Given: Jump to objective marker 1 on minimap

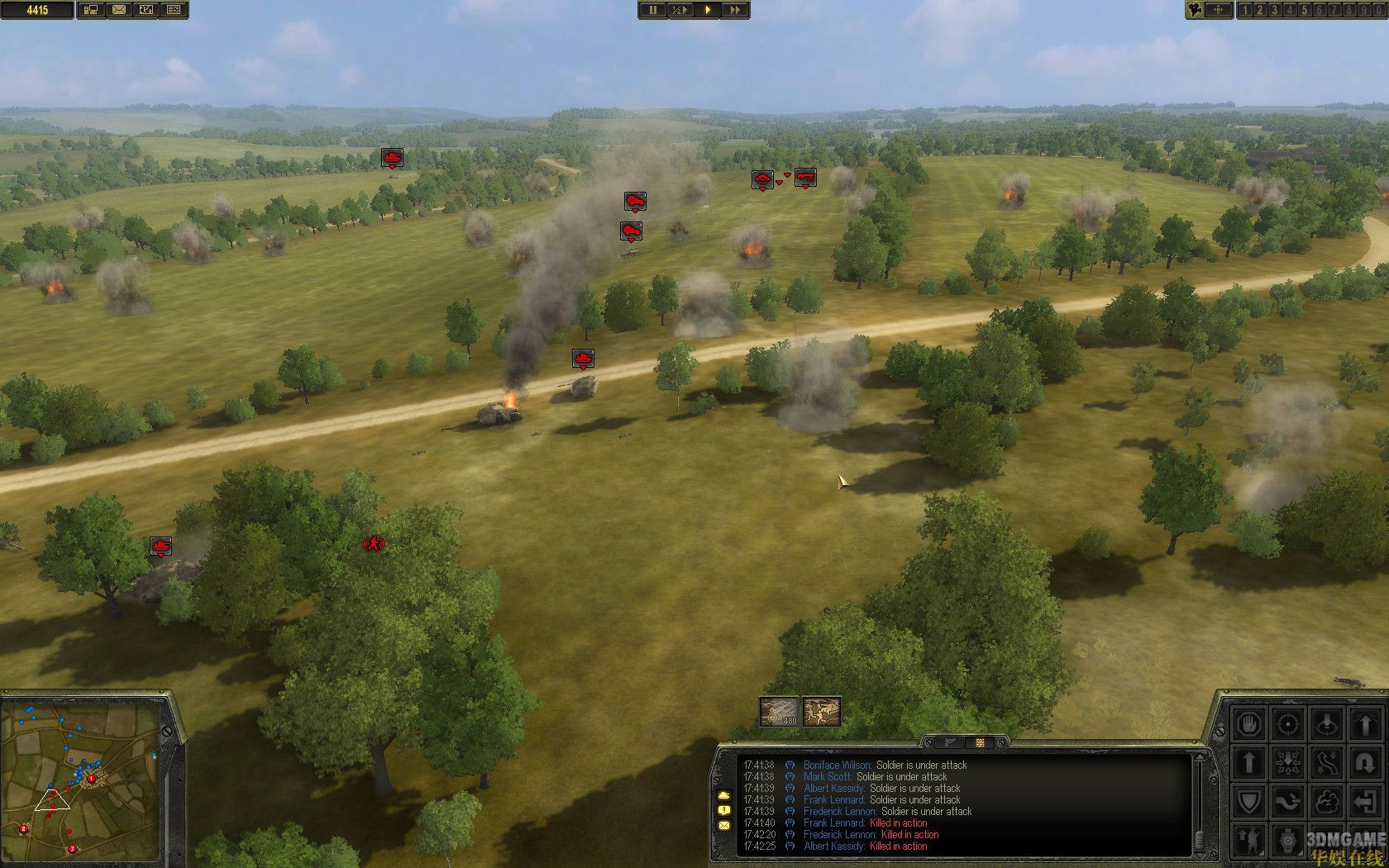Looking at the screenshot, I should (92, 778).
